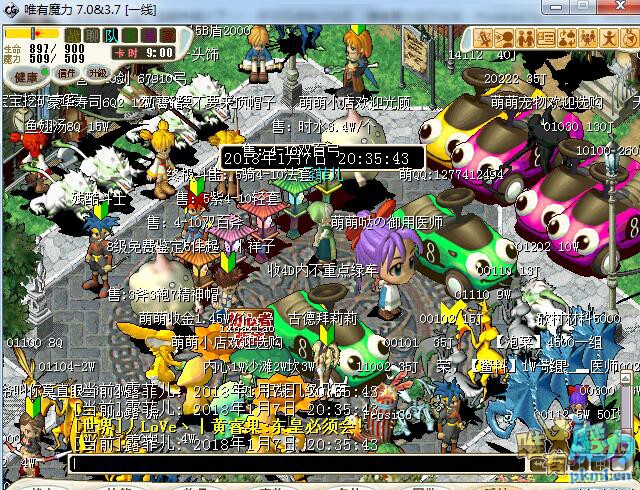Click the compass icon

(x=628, y=38)
